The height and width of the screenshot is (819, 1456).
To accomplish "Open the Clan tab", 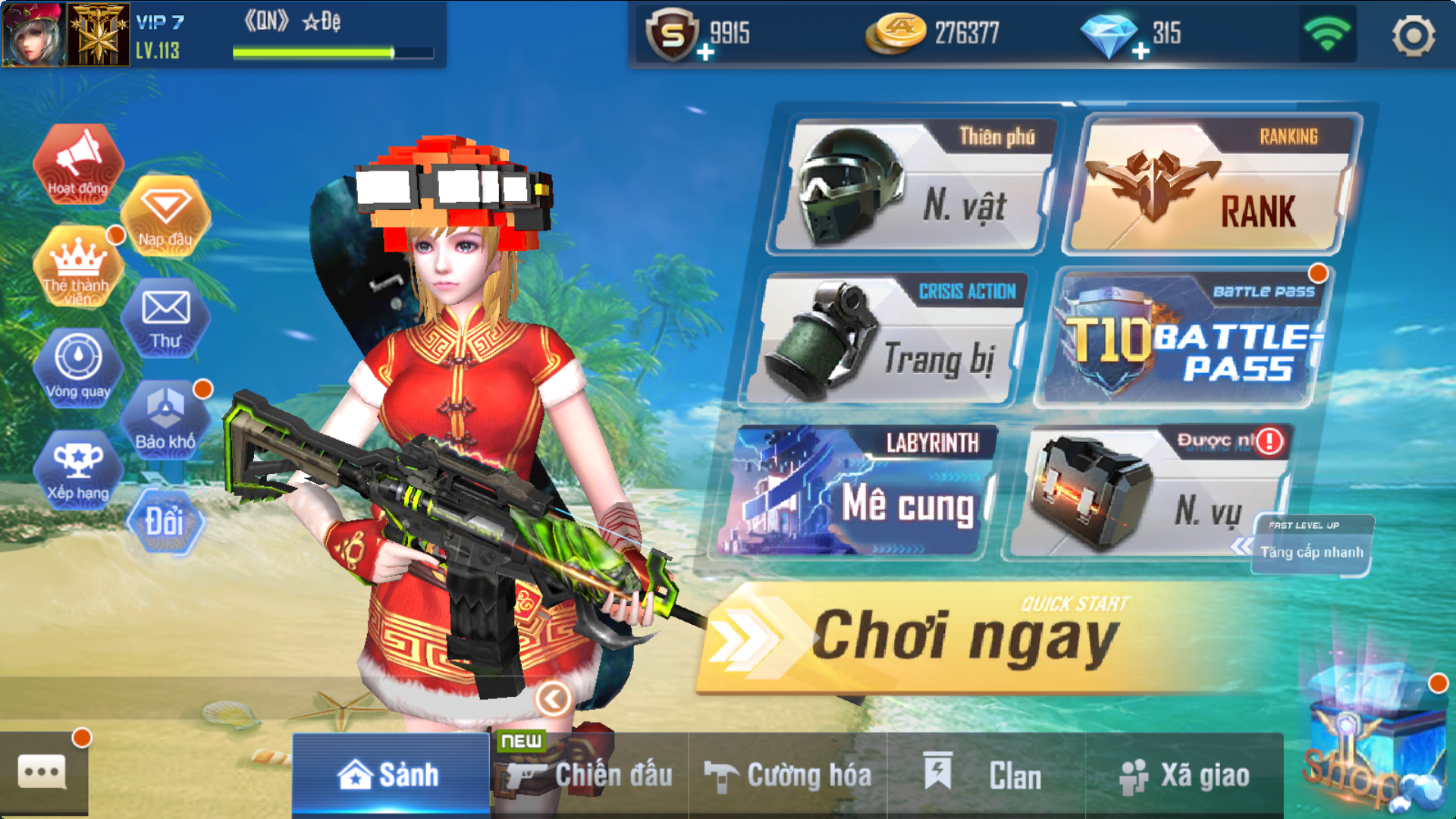I will click(x=986, y=775).
